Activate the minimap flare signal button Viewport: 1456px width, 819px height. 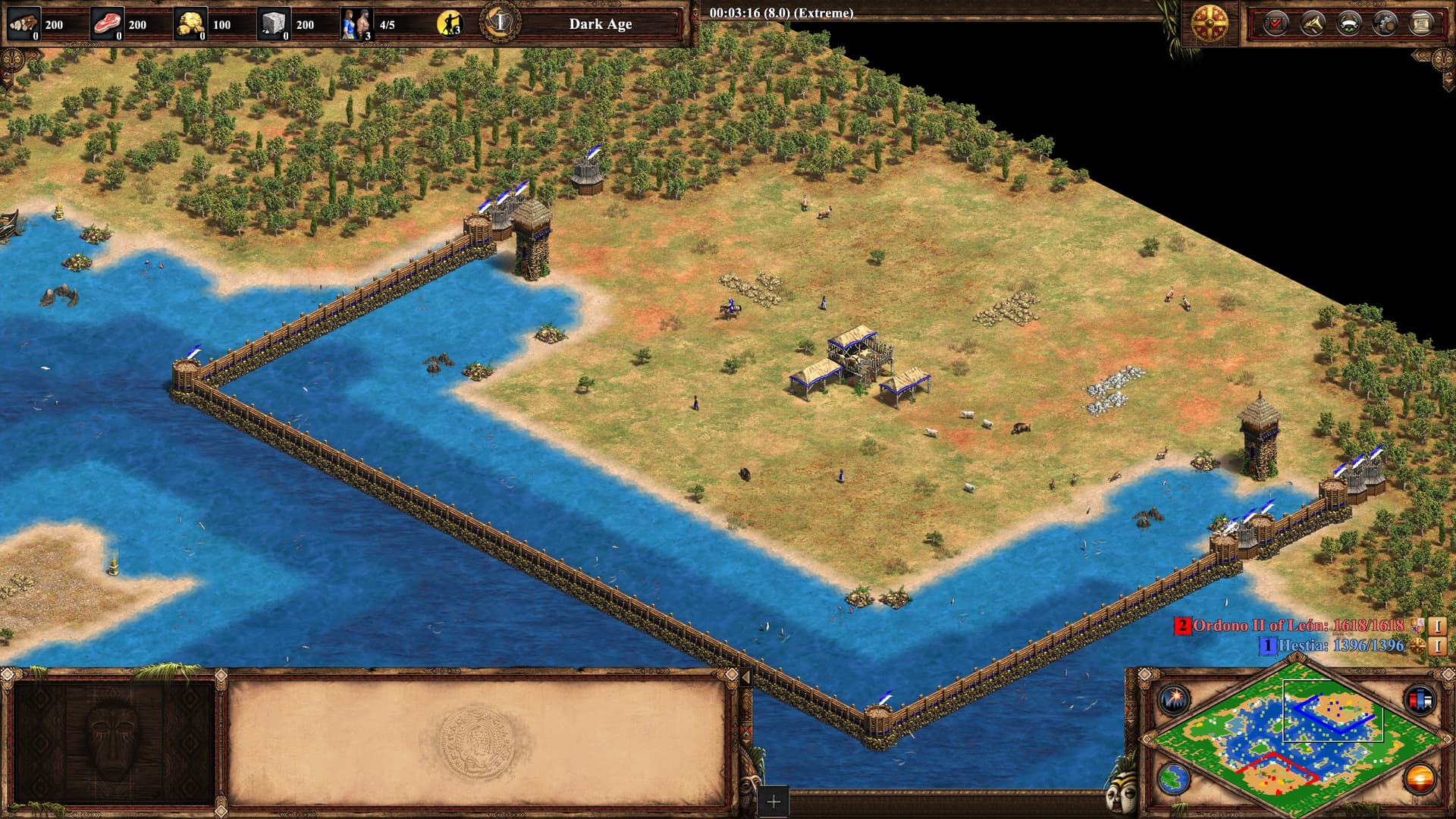[1173, 699]
